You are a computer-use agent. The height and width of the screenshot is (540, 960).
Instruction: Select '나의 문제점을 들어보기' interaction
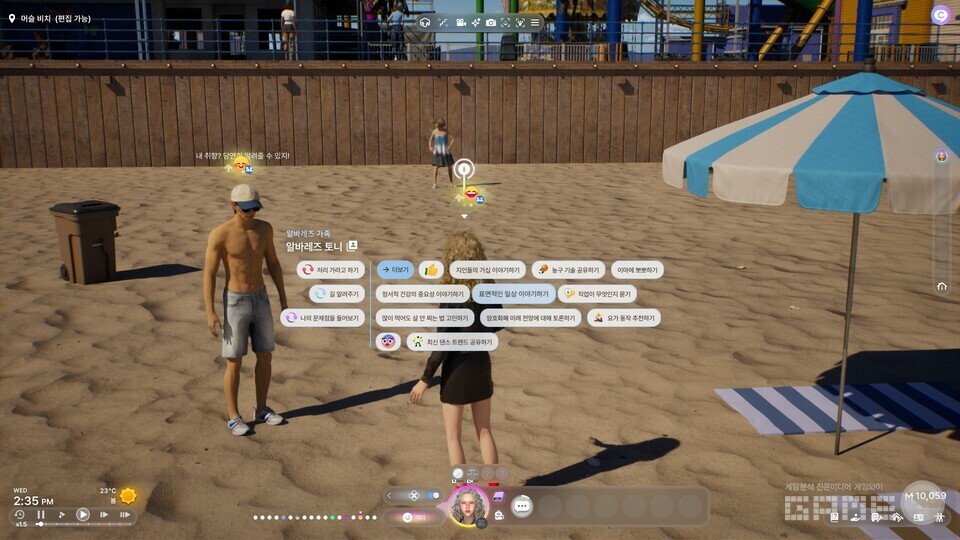(x=322, y=318)
